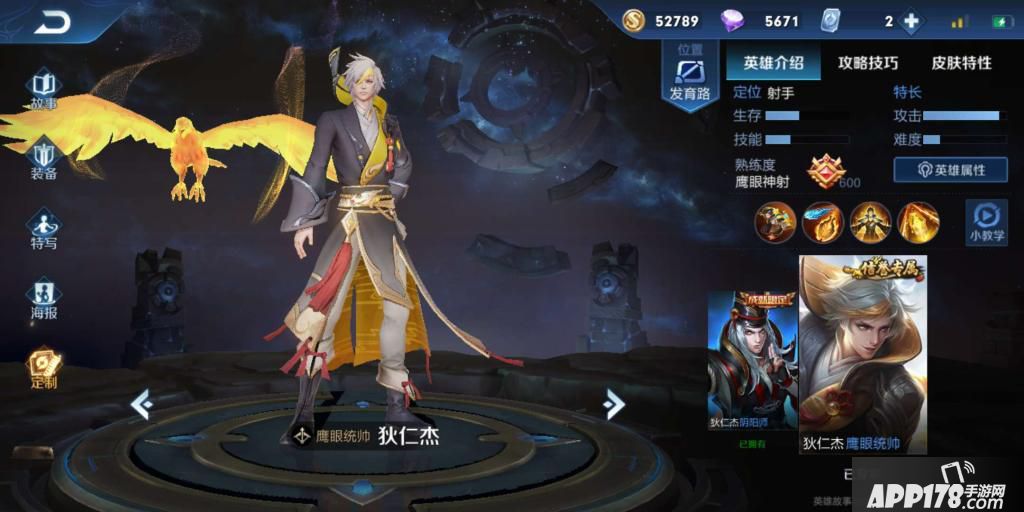Go back using the return arrow
1024x512 pixels.
(x=52, y=22)
